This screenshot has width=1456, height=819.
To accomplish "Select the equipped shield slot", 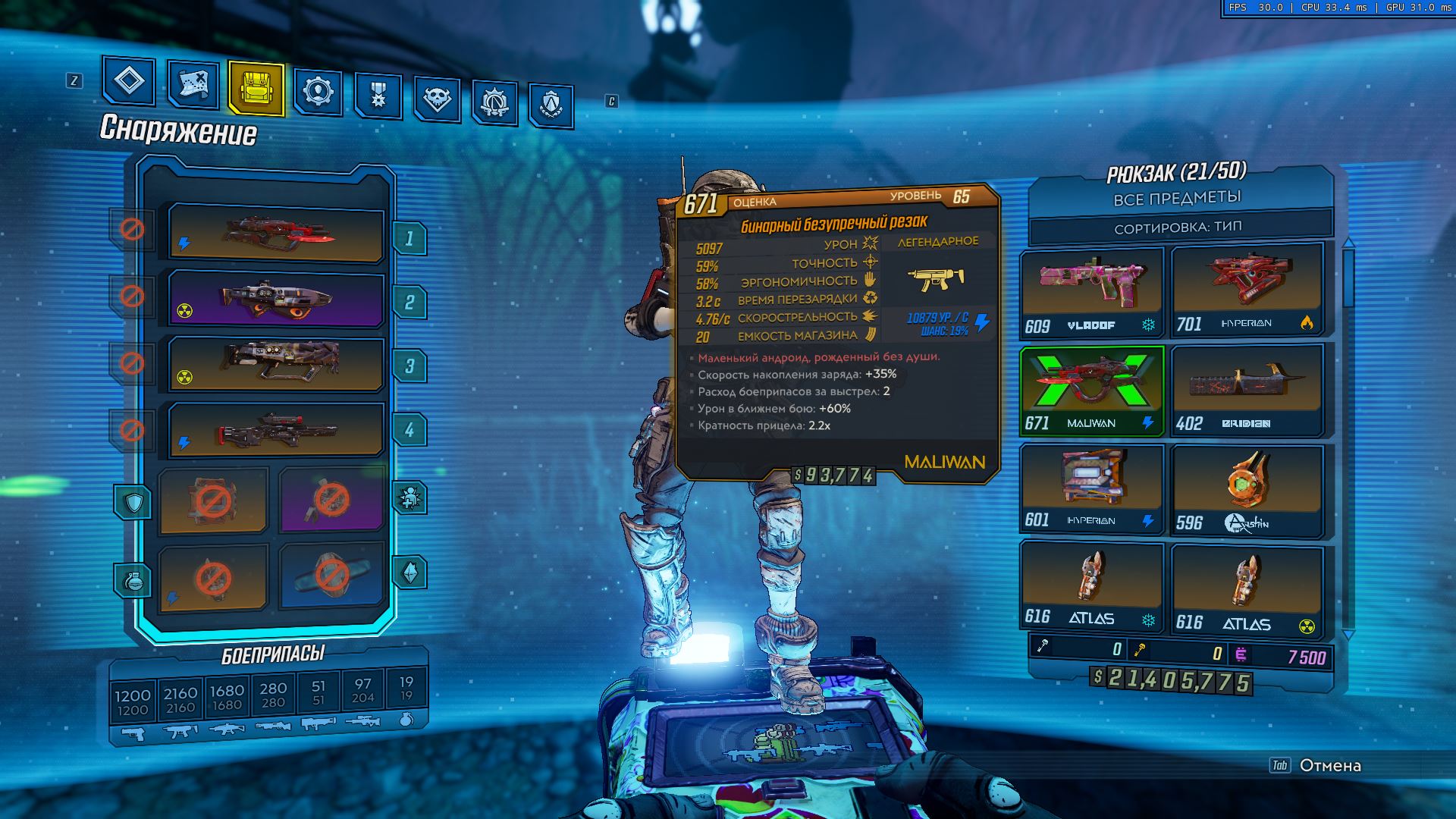I will [x=213, y=500].
